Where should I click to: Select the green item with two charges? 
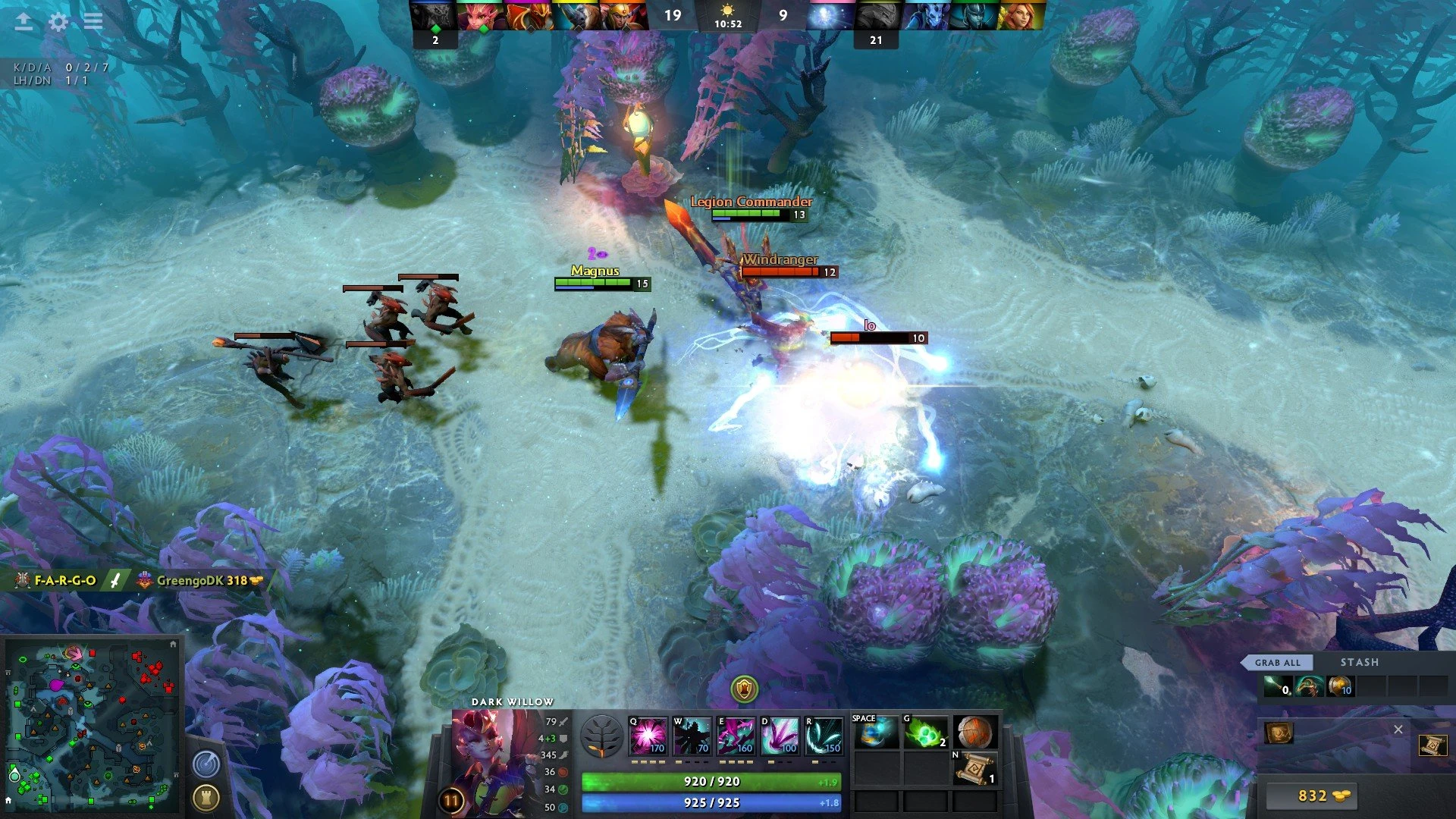coord(925,733)
